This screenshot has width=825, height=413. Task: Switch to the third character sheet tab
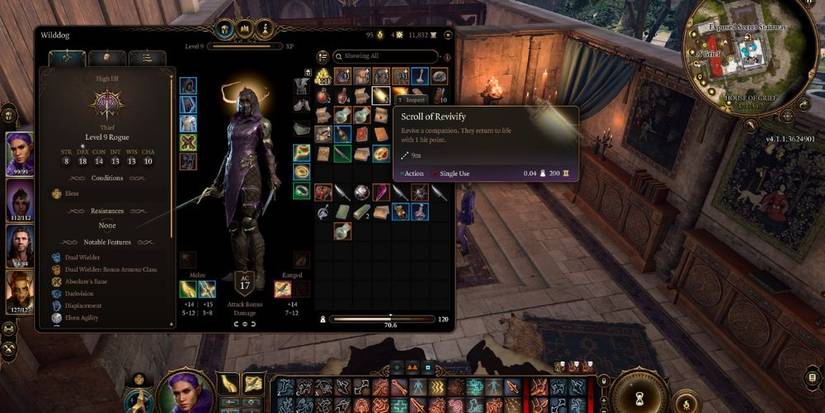pyautogui.click(x=146, y=59)
